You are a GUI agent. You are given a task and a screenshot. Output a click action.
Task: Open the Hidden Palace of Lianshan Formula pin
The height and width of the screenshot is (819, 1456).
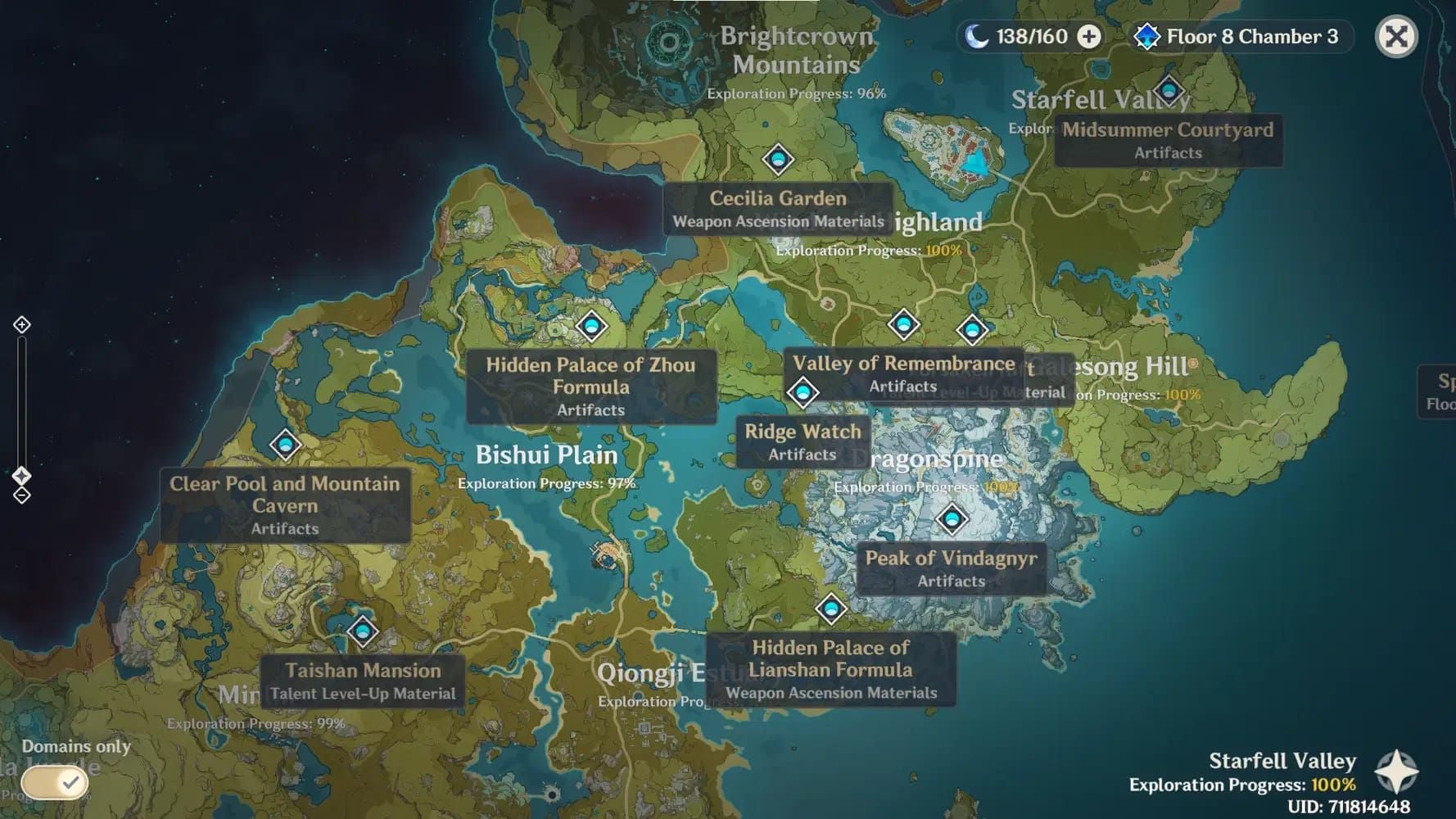[832, 608]
